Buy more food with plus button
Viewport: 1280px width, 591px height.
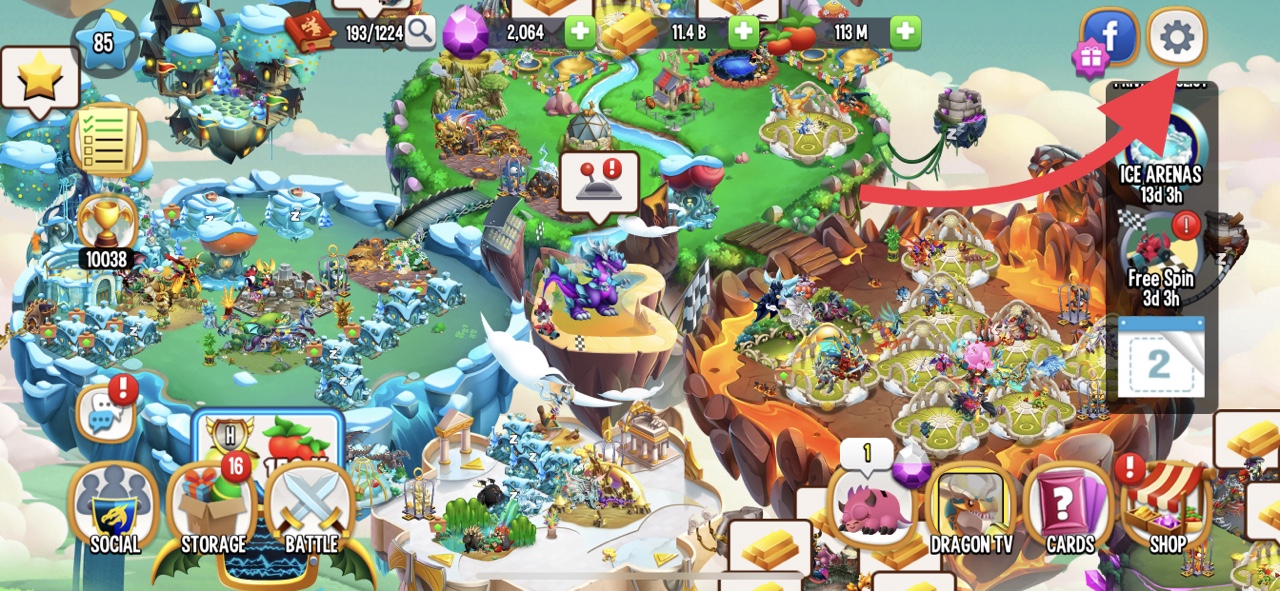905,32
